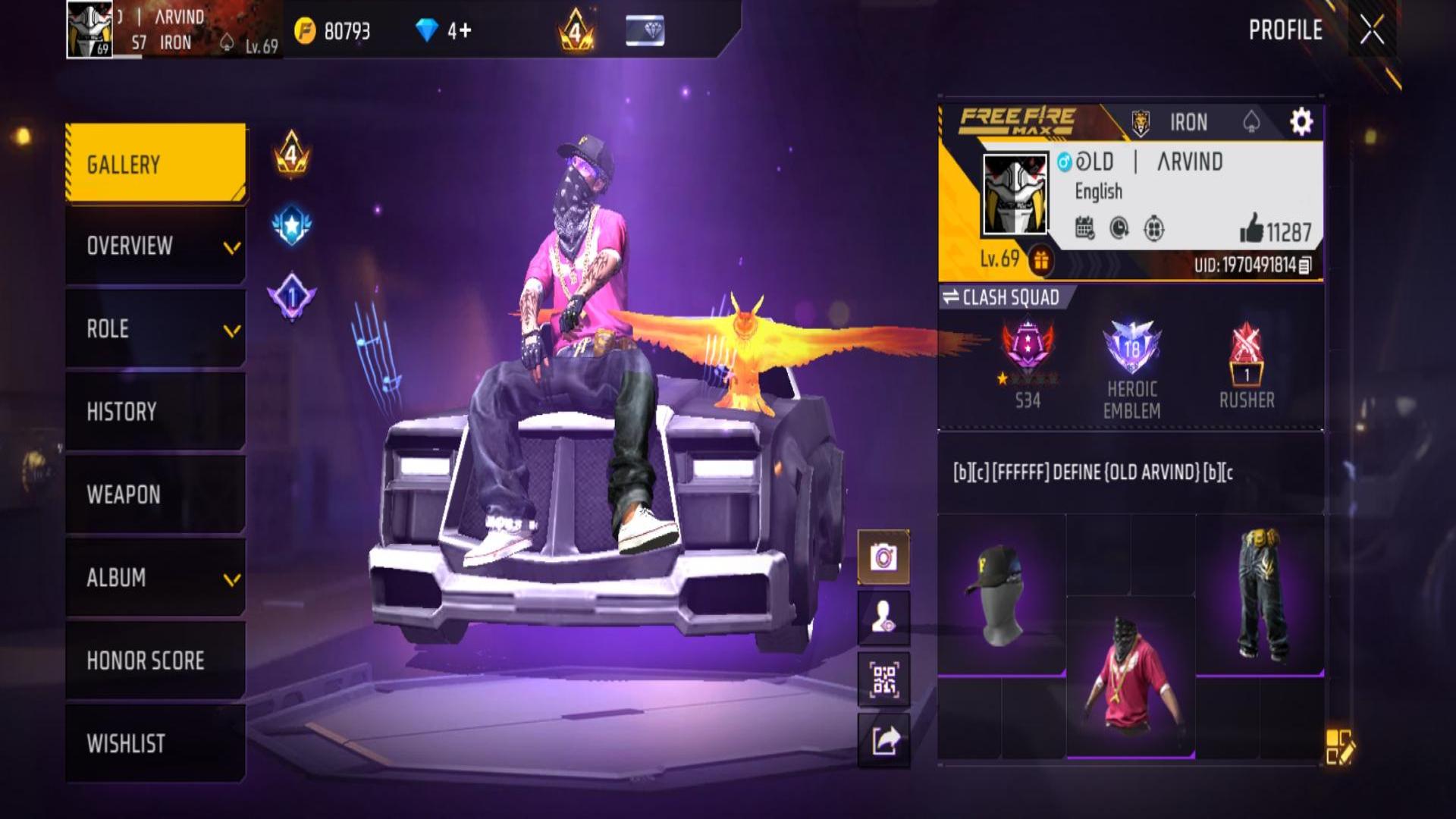Image resolution: width=1456 pixels, height=819 pixels.
Task: Close the Profile screen
Action: [1372, 31]
